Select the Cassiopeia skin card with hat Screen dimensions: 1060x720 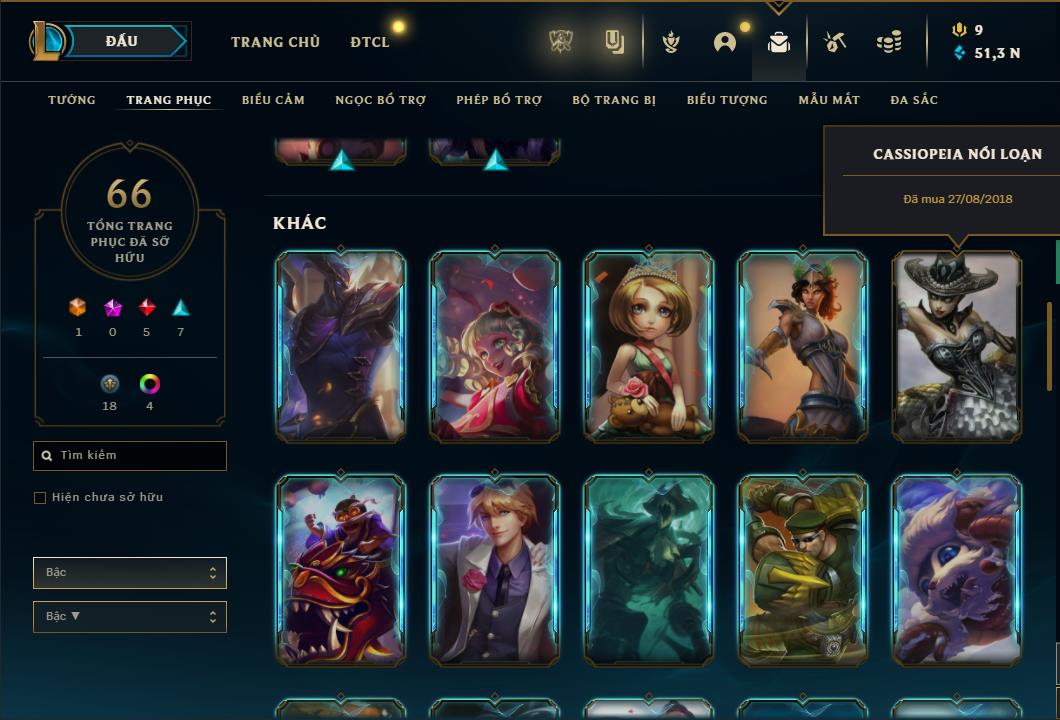(x=957, y=346)
